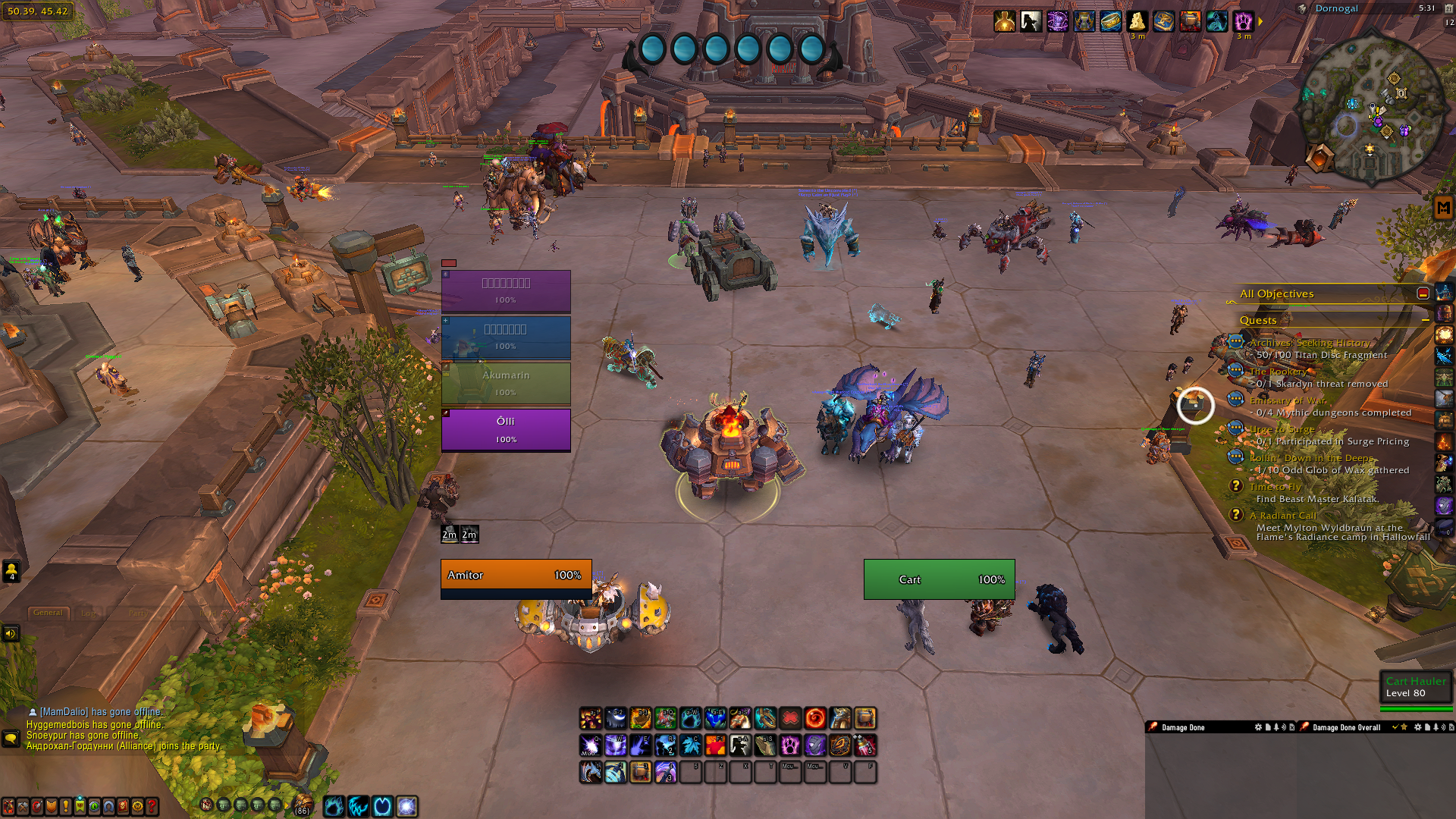The image size is (1456, 819).
Task: Collapse the Quests section header
Action: pos(1425,320)
